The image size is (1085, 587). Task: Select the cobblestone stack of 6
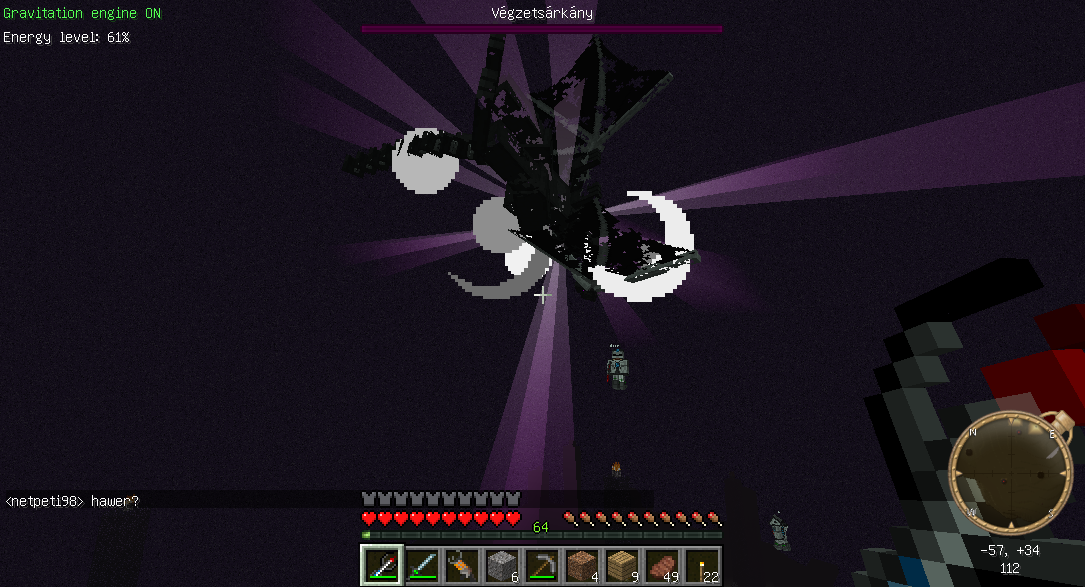coord(501,566)
